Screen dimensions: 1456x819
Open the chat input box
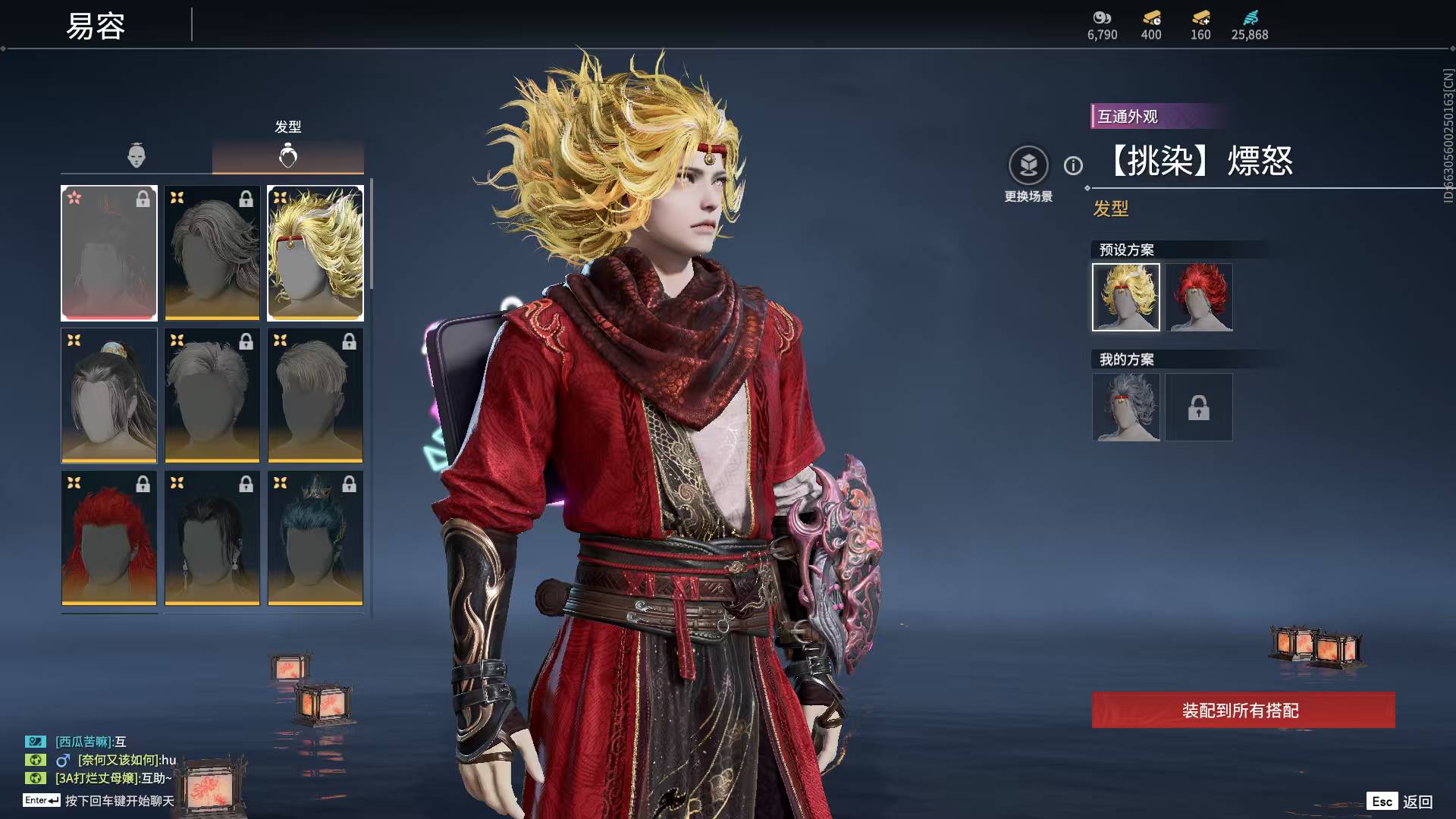(119, 801)
